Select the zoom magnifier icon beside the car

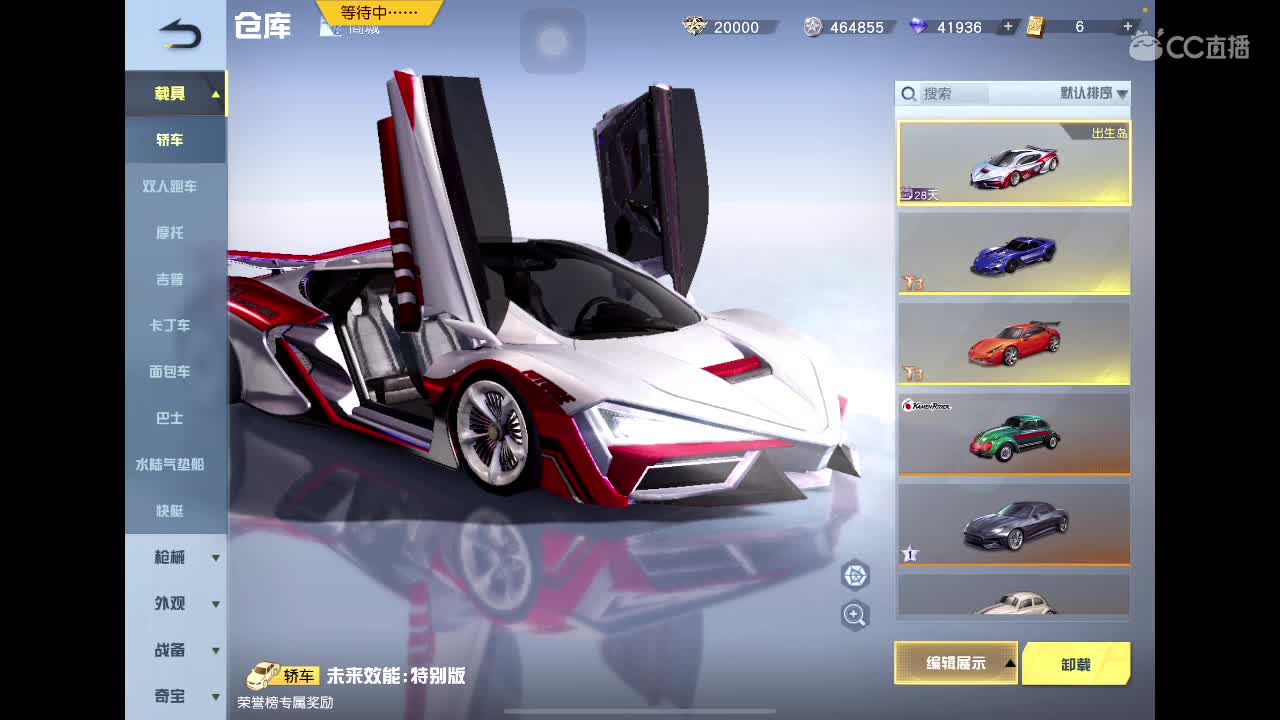tap(855, 615)
